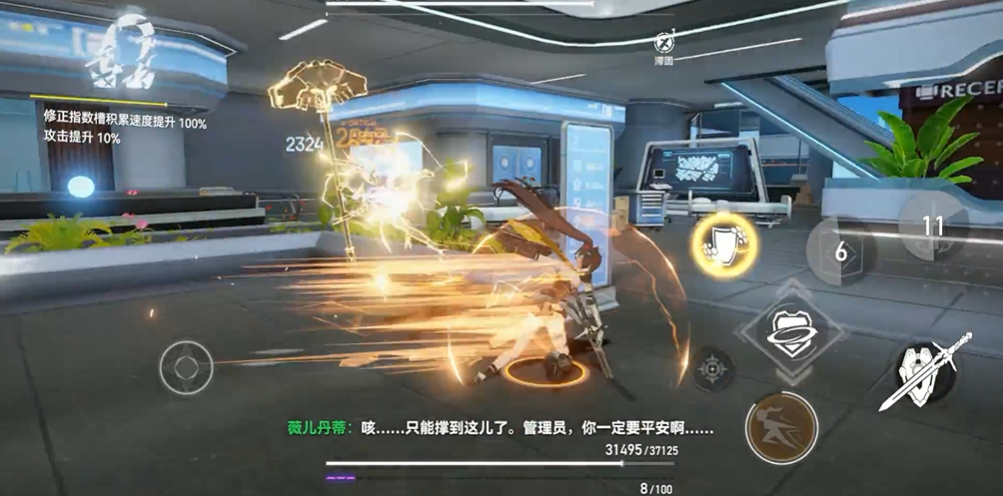
Task: Activate the glowing yellow shield skill
Action: click(724, 245)
